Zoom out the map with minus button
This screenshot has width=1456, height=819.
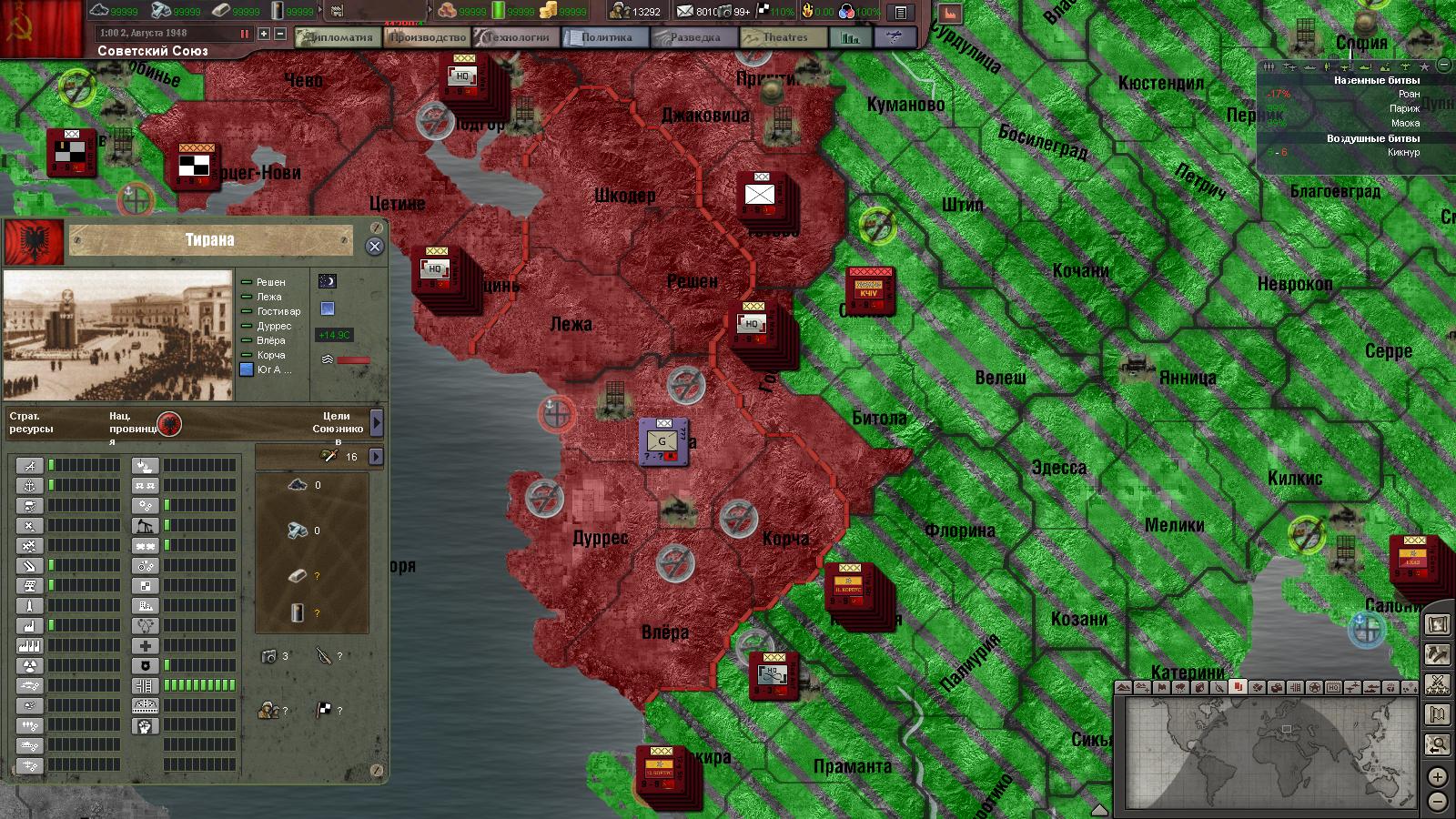(x=1437, y=802)
